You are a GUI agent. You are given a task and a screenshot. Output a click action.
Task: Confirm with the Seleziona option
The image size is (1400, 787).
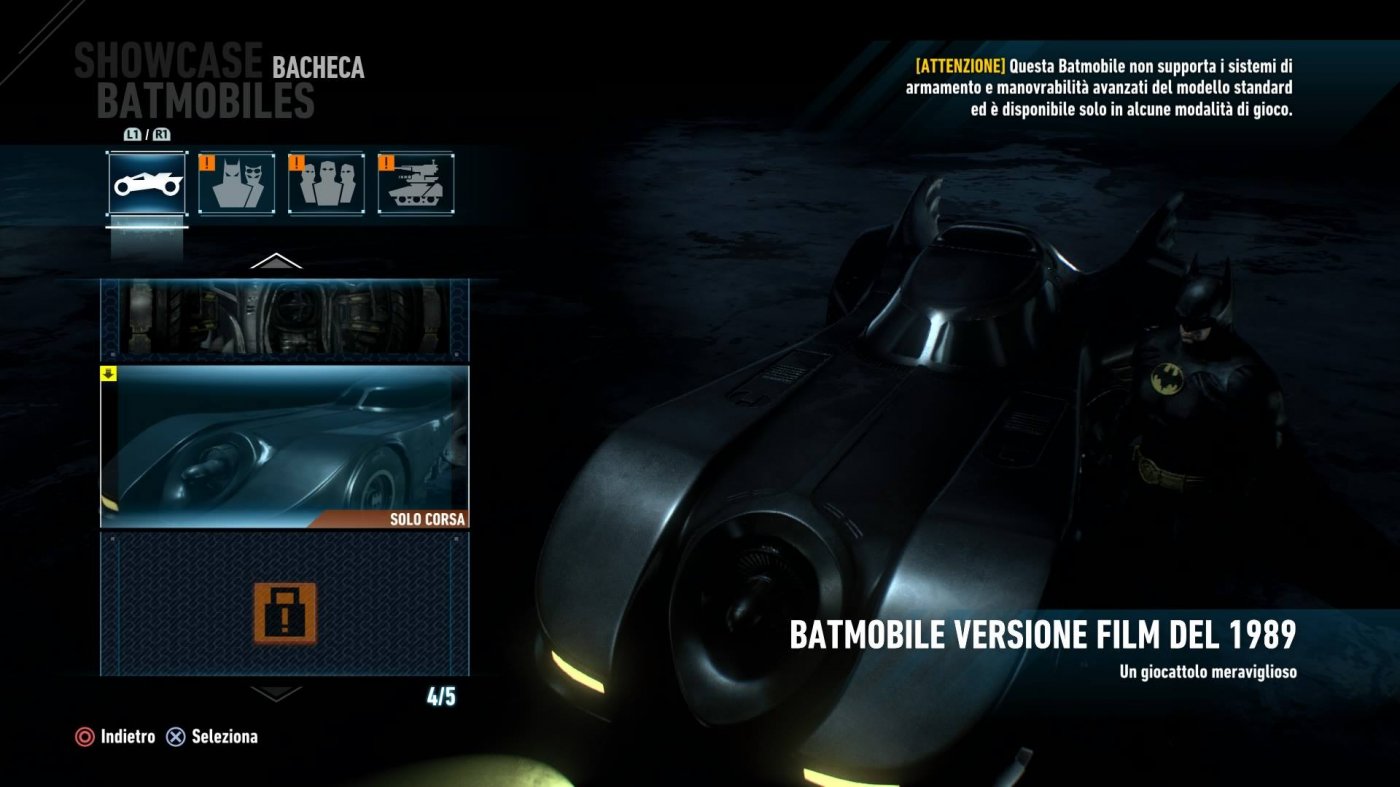click(x=212, y=737)
